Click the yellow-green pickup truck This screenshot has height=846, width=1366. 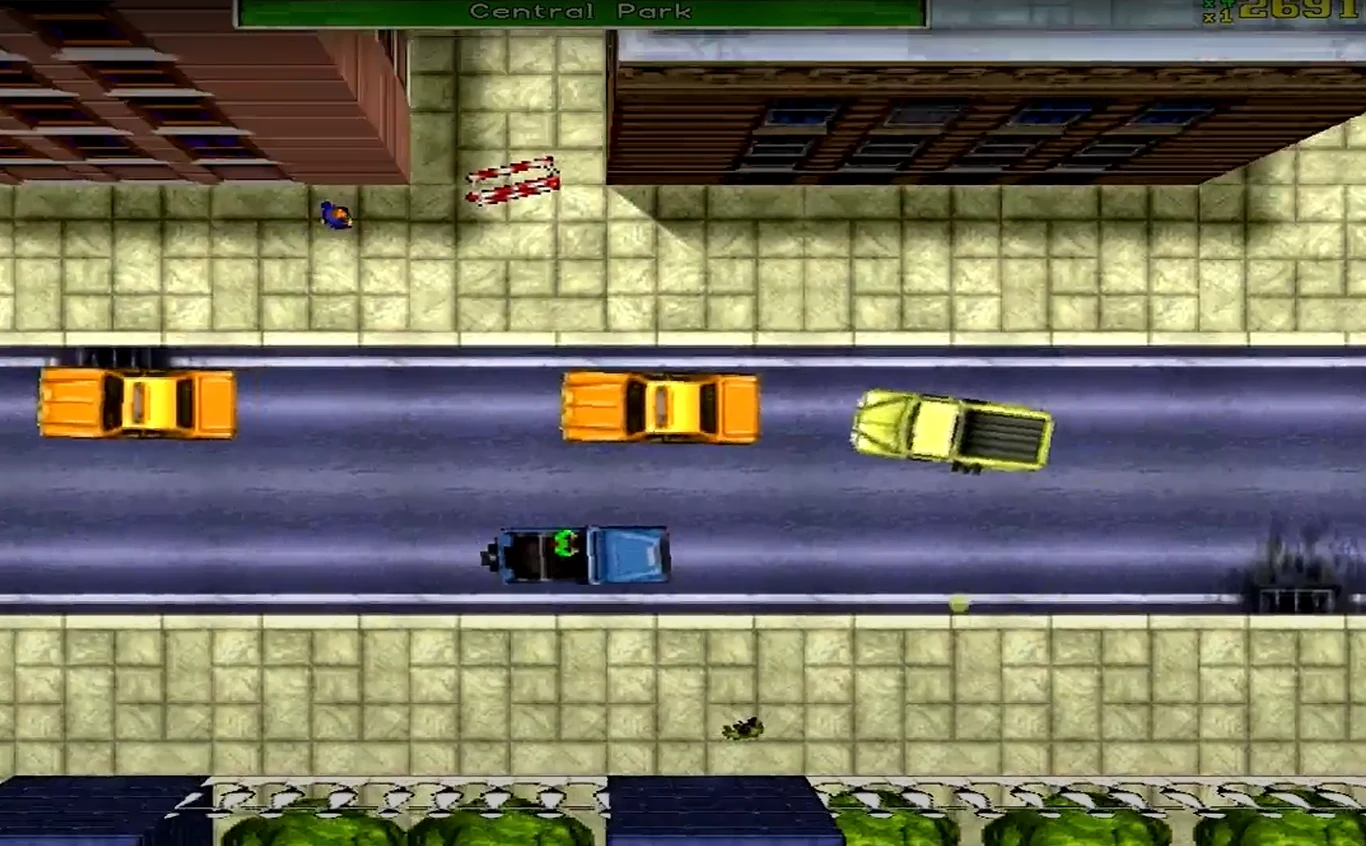point(950,430)
